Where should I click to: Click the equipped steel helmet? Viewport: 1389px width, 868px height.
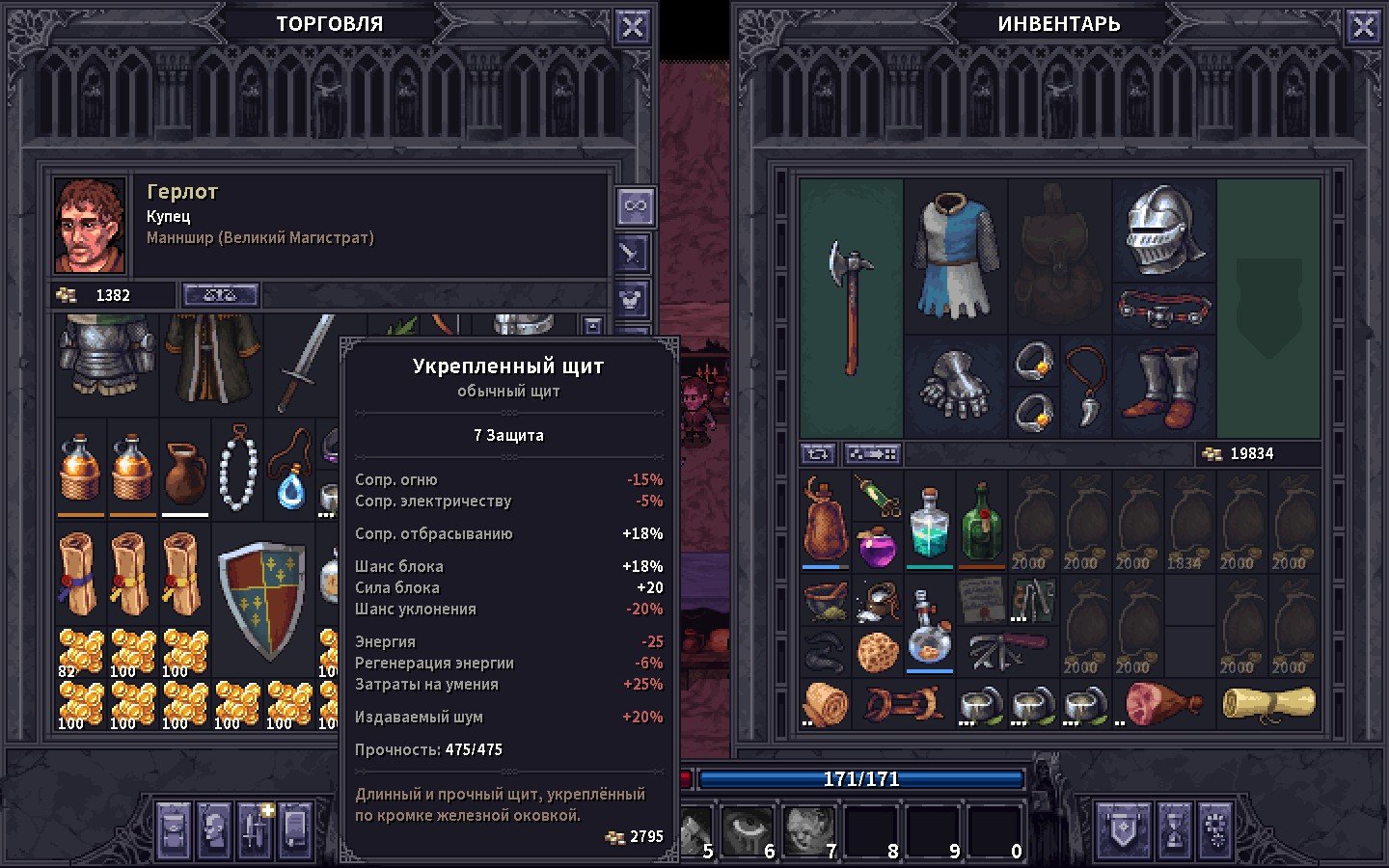(1163, 230)
